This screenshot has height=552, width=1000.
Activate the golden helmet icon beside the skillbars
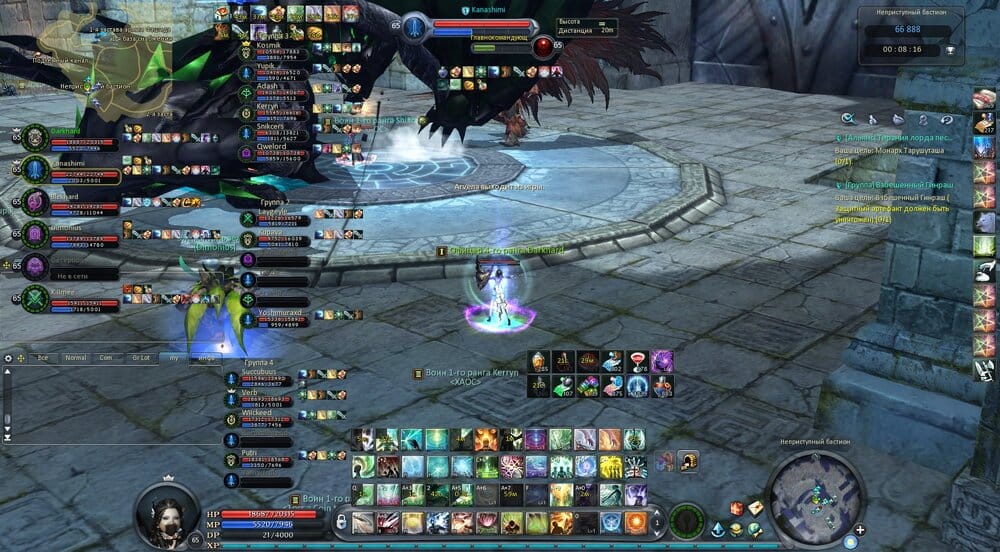pos(688,461)
